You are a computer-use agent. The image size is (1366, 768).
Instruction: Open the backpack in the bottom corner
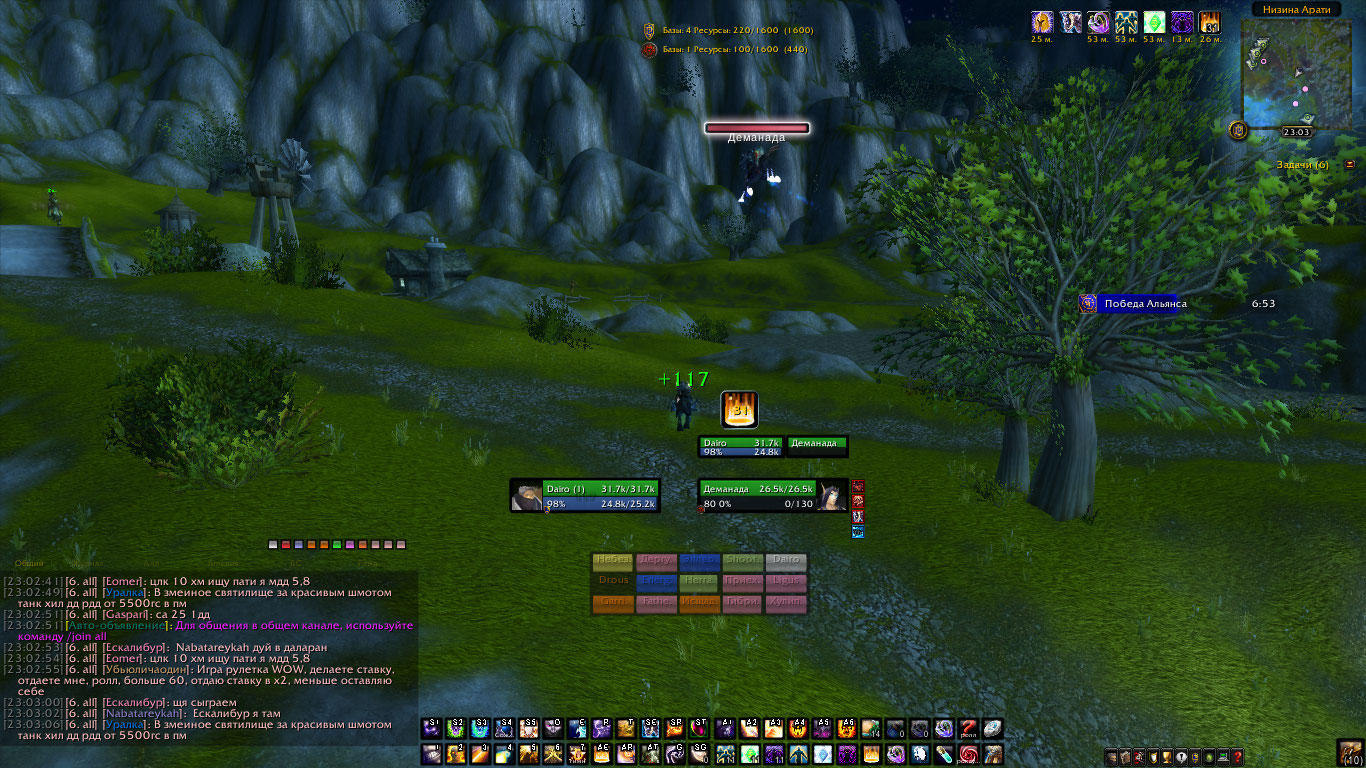click(1350, 753)
